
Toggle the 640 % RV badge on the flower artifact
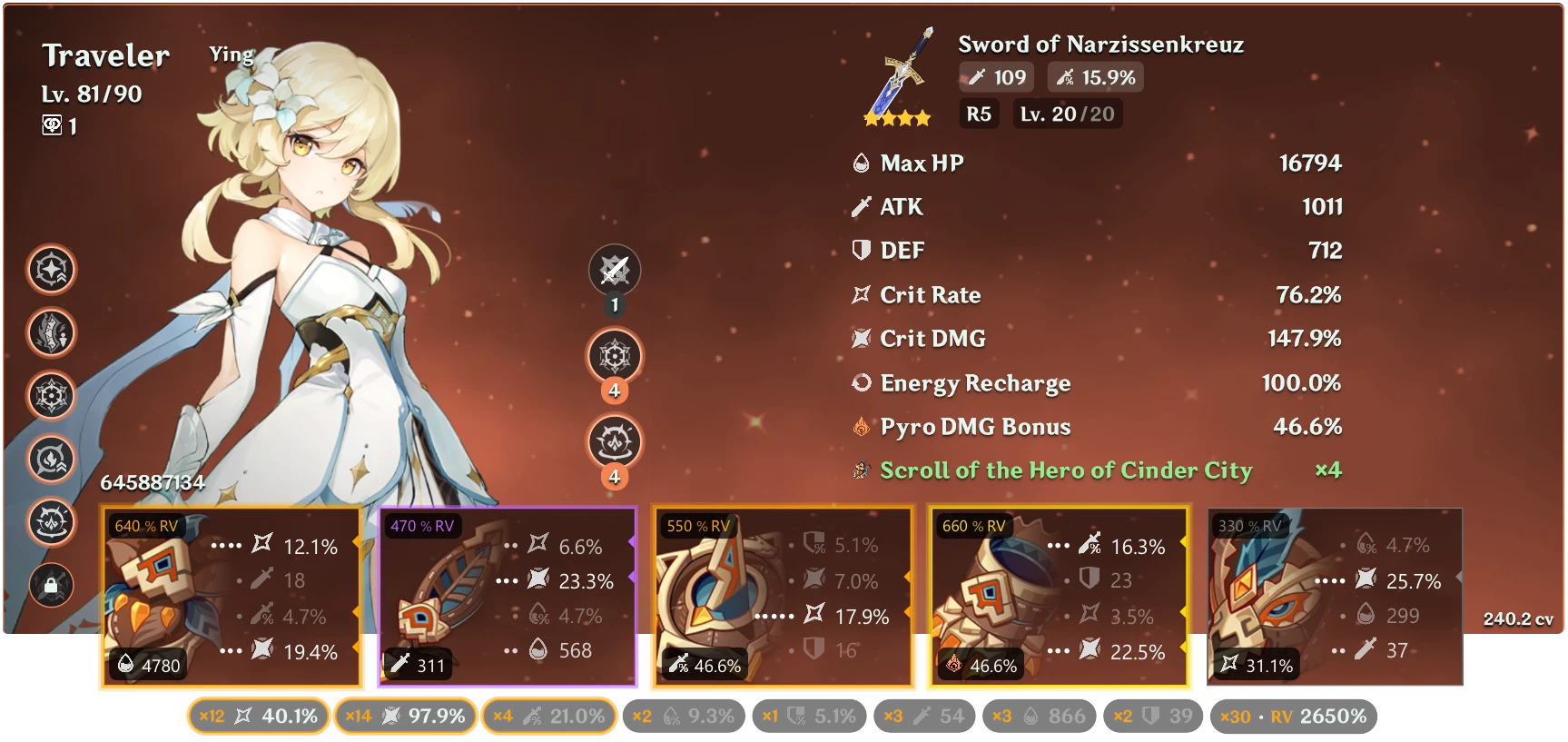(145, 525)
